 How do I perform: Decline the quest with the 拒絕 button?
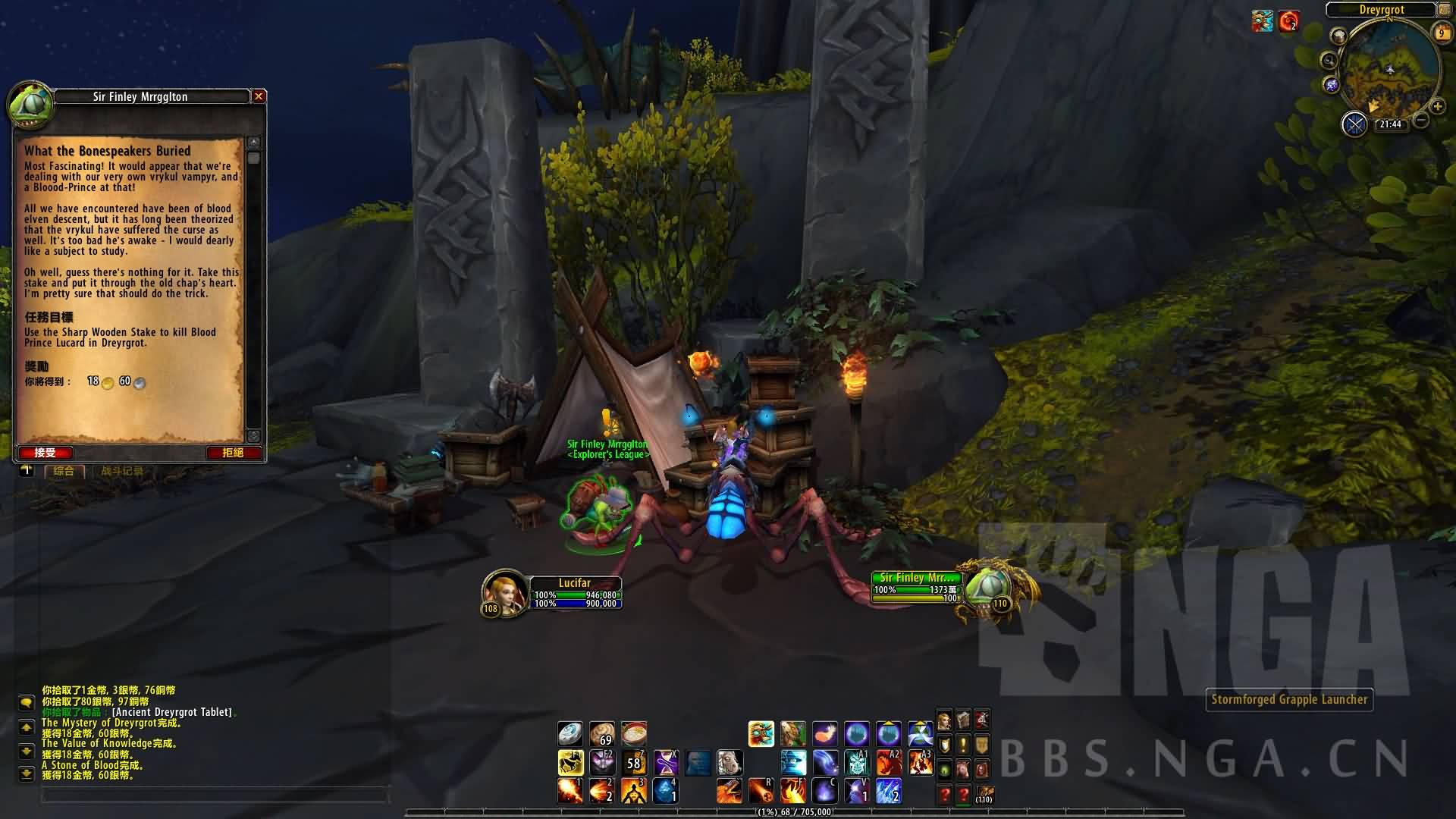tap(233, 453)
